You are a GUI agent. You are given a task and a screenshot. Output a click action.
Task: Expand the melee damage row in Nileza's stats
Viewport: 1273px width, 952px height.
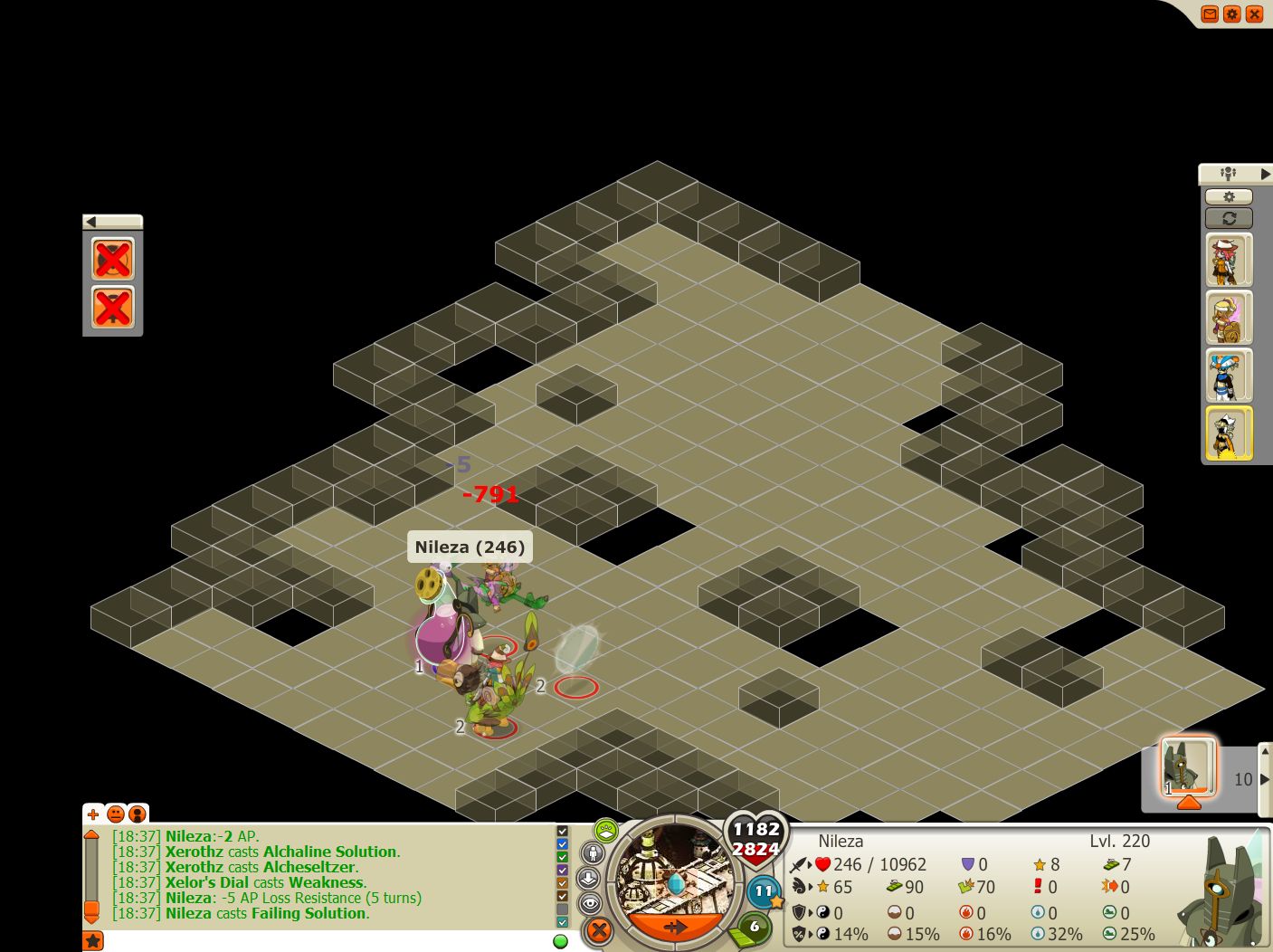(809, 865)
